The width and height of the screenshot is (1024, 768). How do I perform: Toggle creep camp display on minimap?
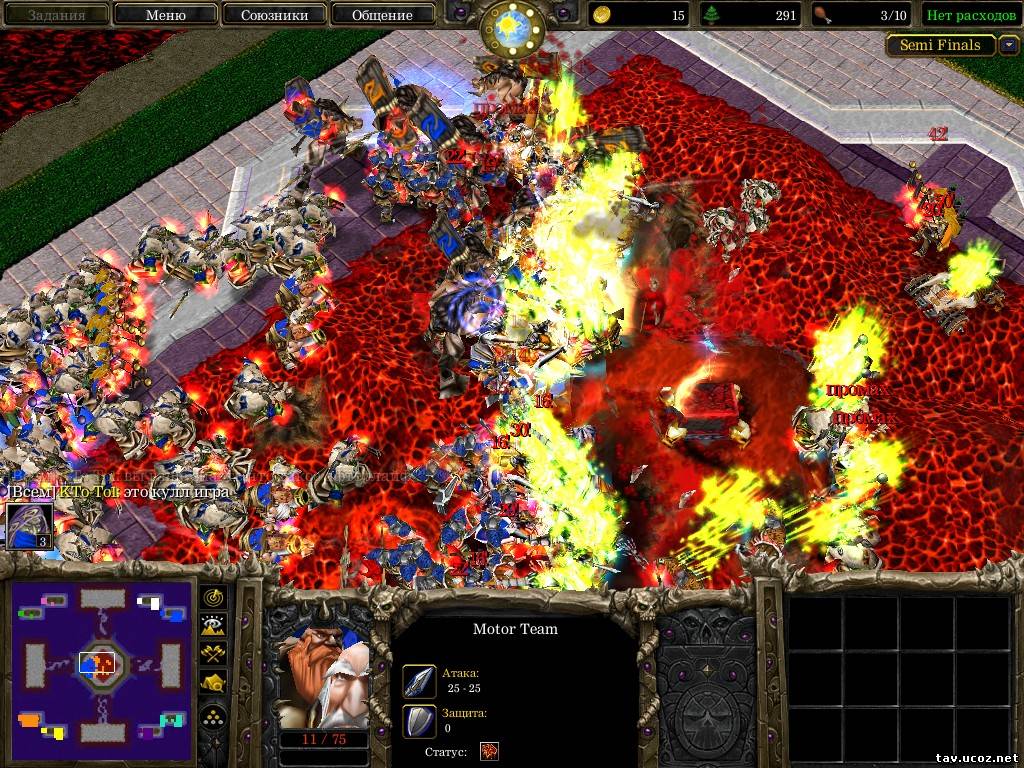(x=215, y=683)
